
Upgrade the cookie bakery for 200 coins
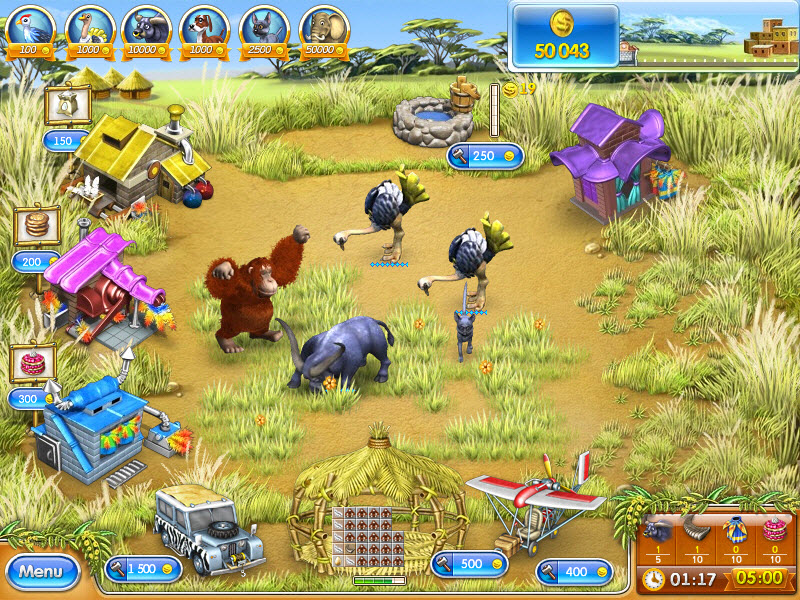click(x=35, y=262)
